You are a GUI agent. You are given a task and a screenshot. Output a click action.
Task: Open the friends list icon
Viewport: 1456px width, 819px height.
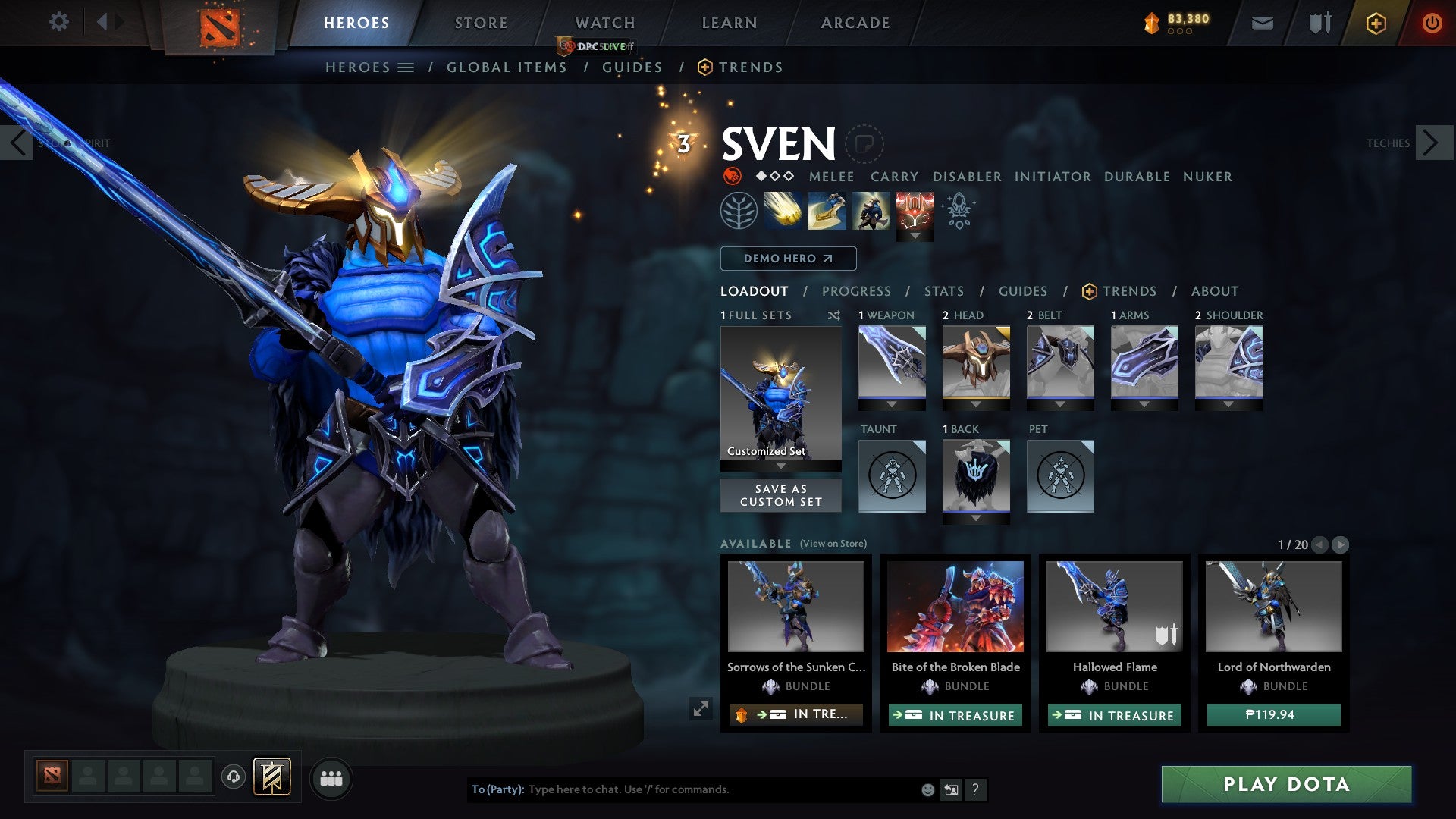[x=331, y=778]
